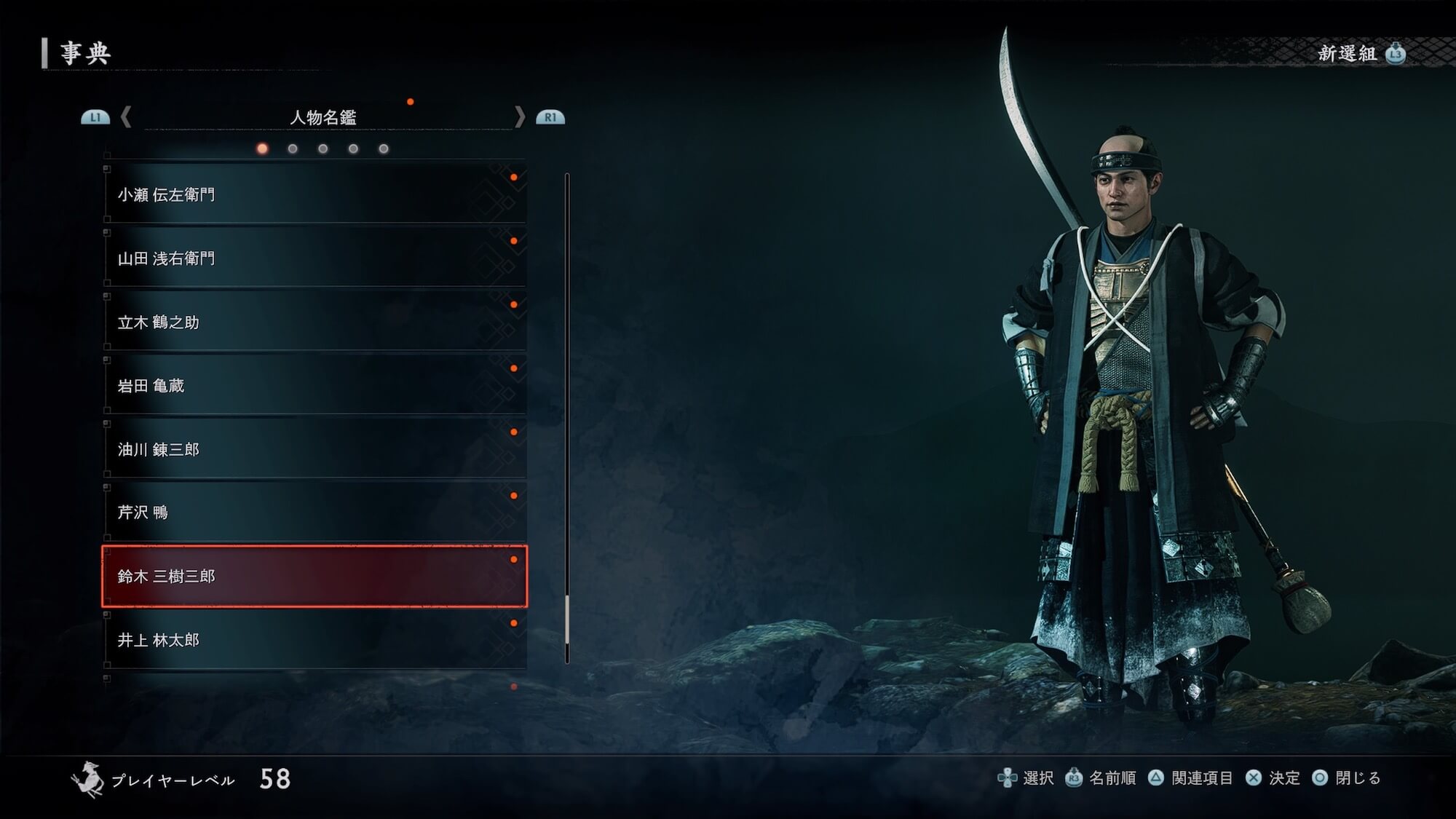Open the 井上 林太郎 entry
This screenshot has width=1456, height=819.
[x=313, y=640]
